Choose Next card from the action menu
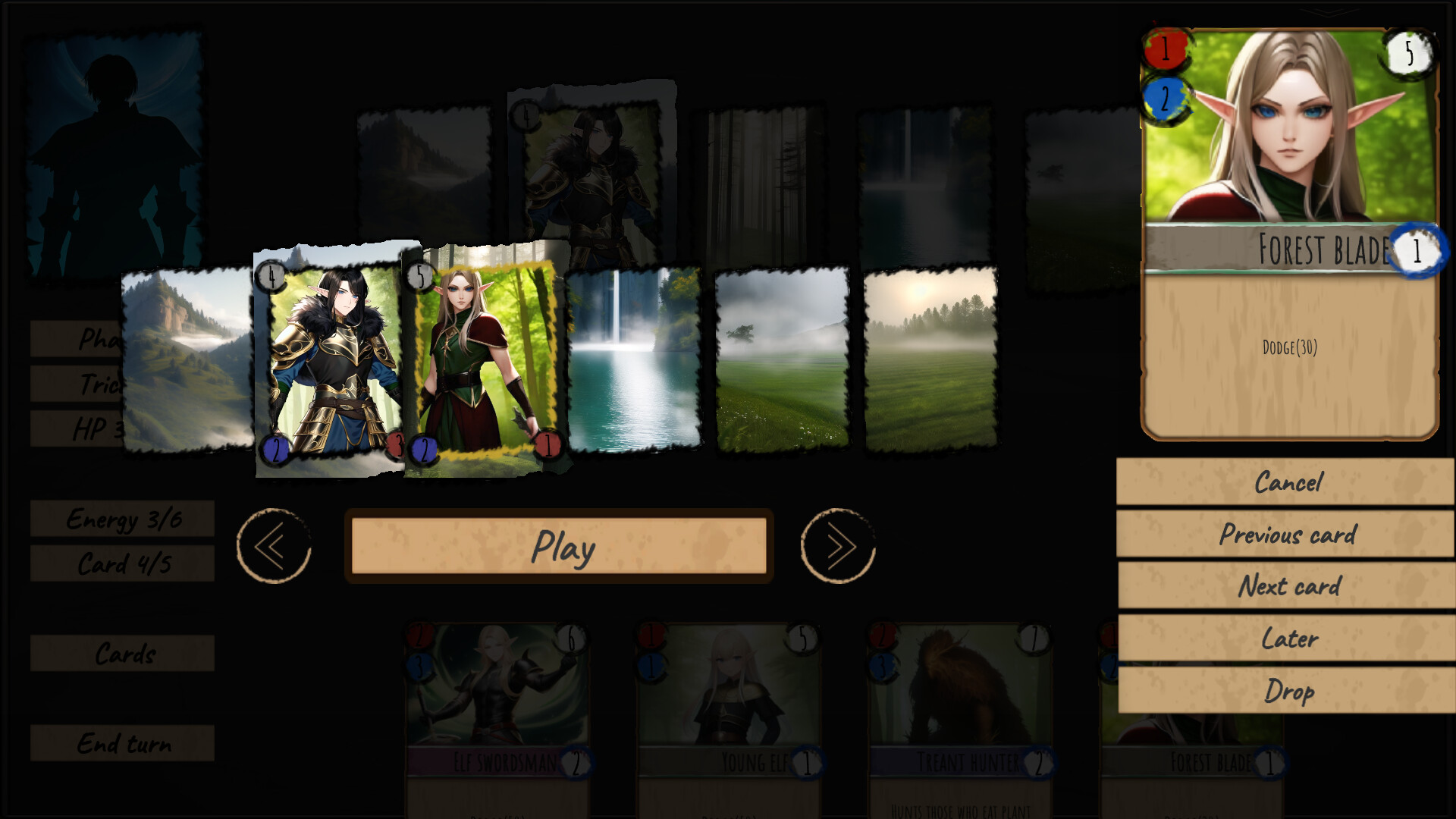Image resolution: width=1456 pixels, height=819 pixels. [1288, 587]
